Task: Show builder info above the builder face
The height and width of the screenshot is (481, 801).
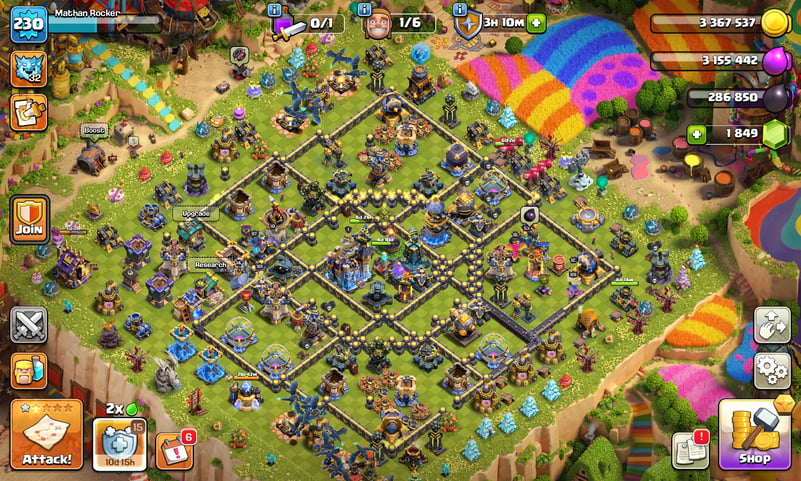Action: tap(363, 9)
